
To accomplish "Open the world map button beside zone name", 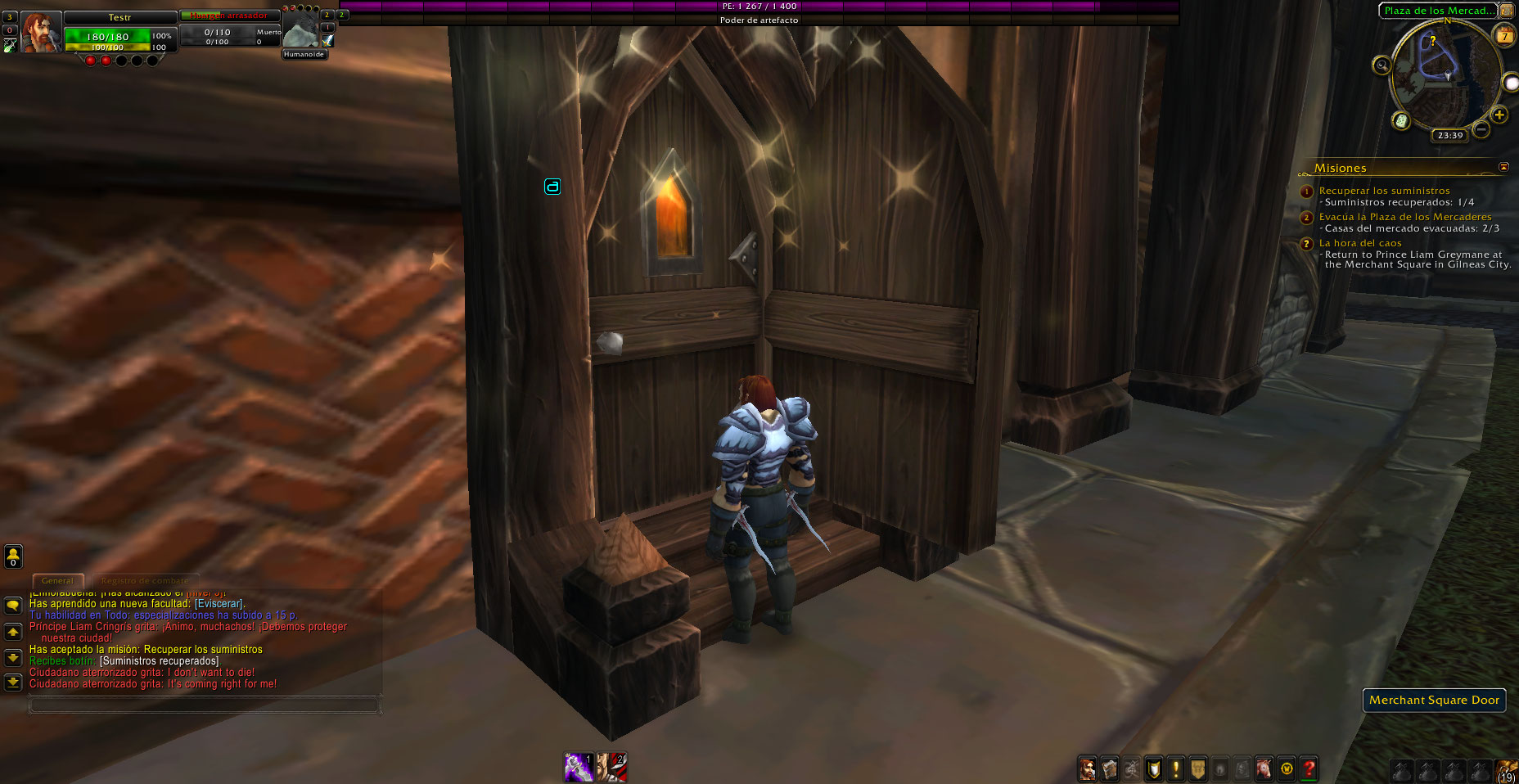I will pyautogui.click(x=1508, y=11).
